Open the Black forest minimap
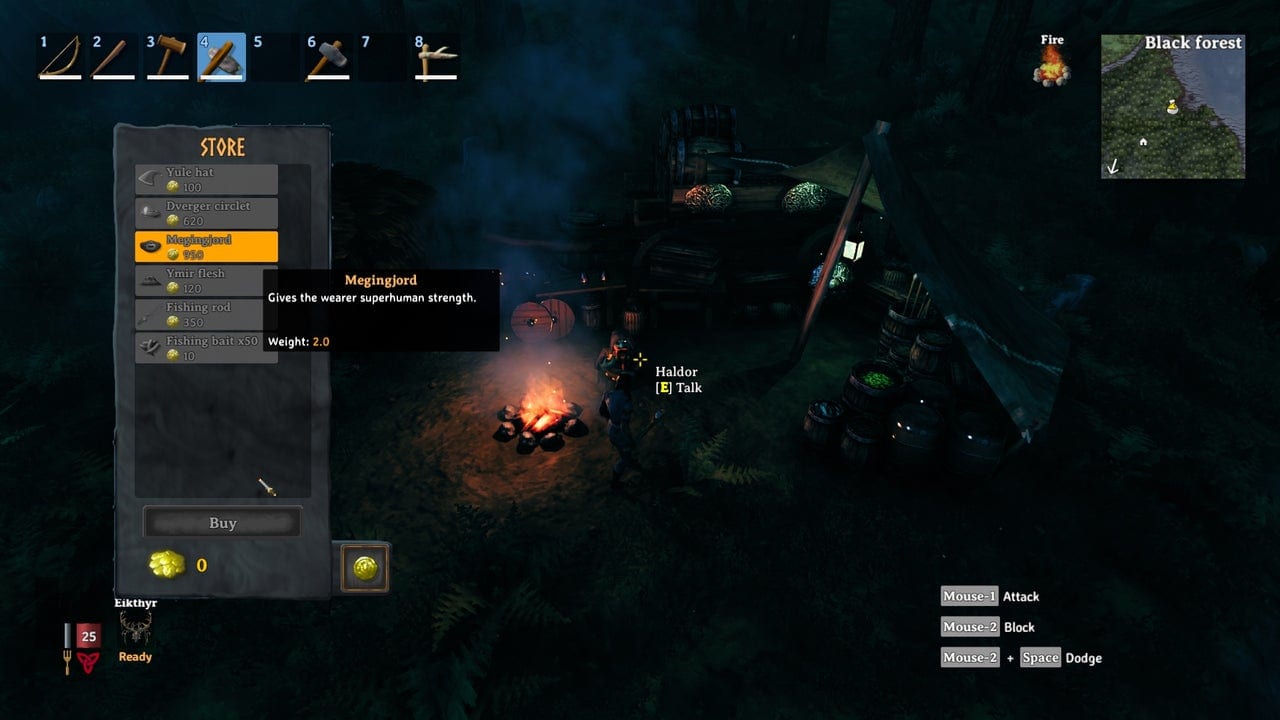 (1172, 107)
